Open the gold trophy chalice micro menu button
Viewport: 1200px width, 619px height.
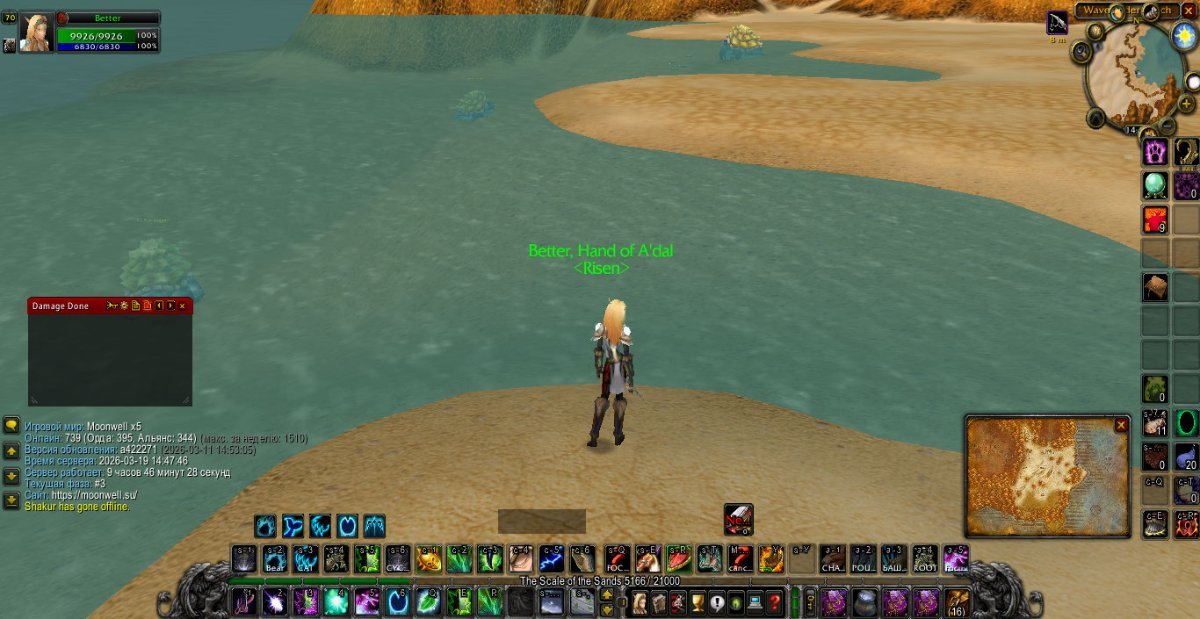(x=697, y=603)
